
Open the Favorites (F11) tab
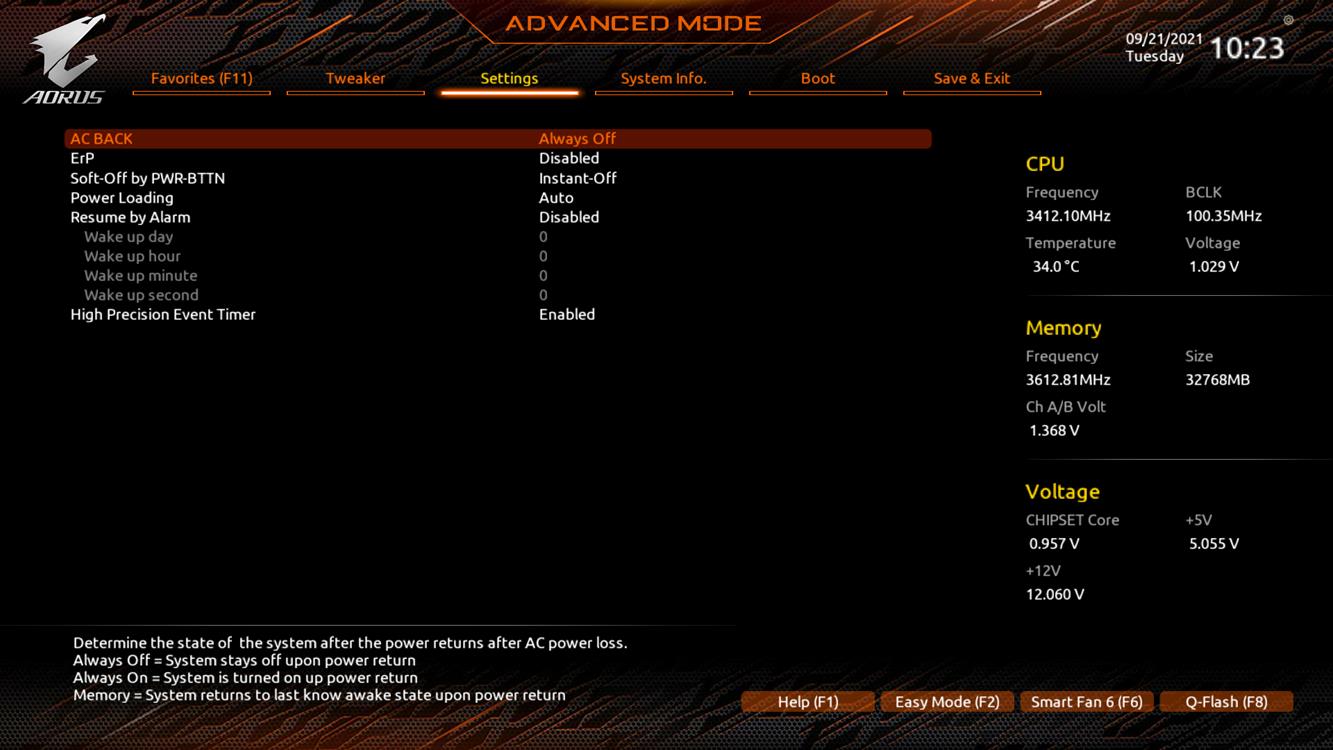(201, 78)
